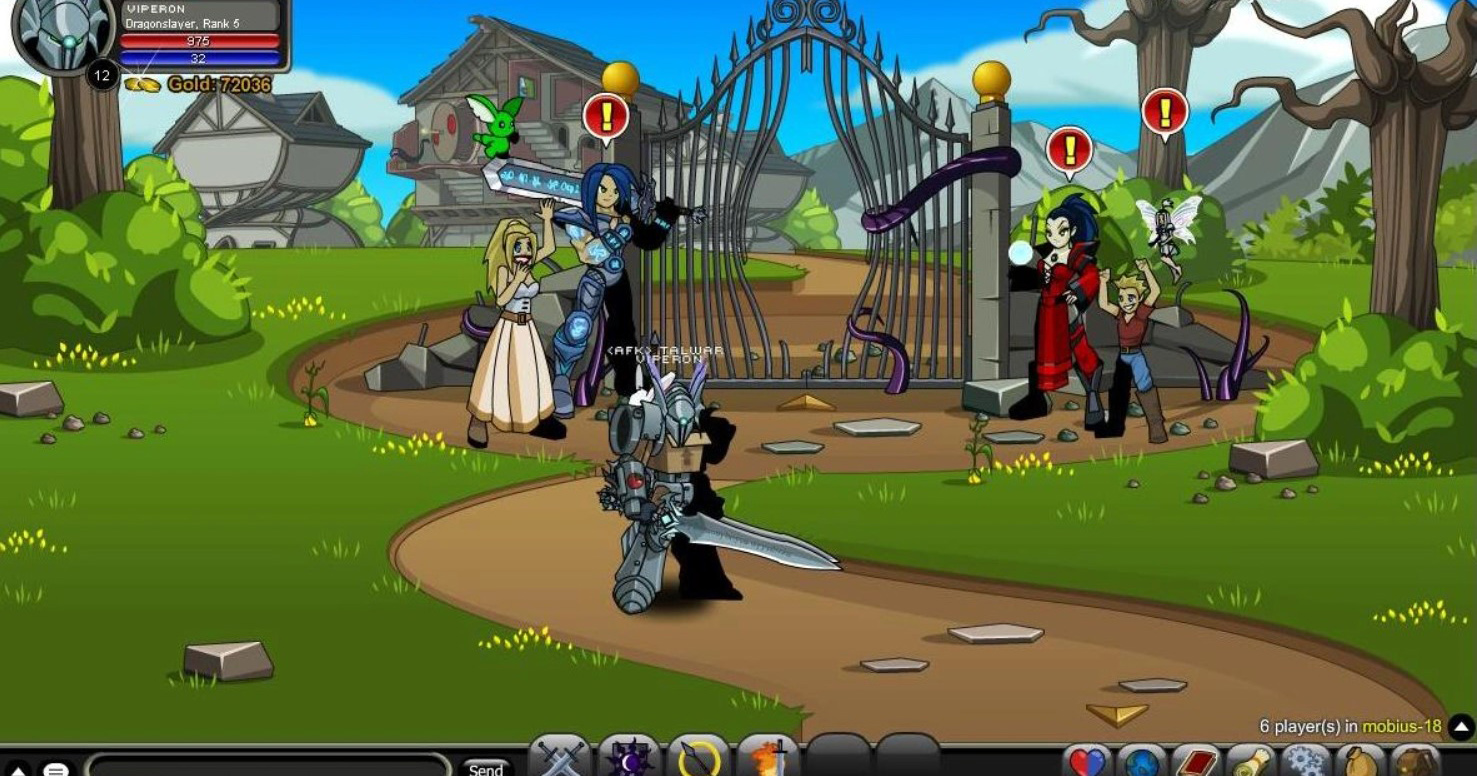Click inside the chat input field
The height and width of the screenshot is (776, 1477).
(x=270, y=766)
